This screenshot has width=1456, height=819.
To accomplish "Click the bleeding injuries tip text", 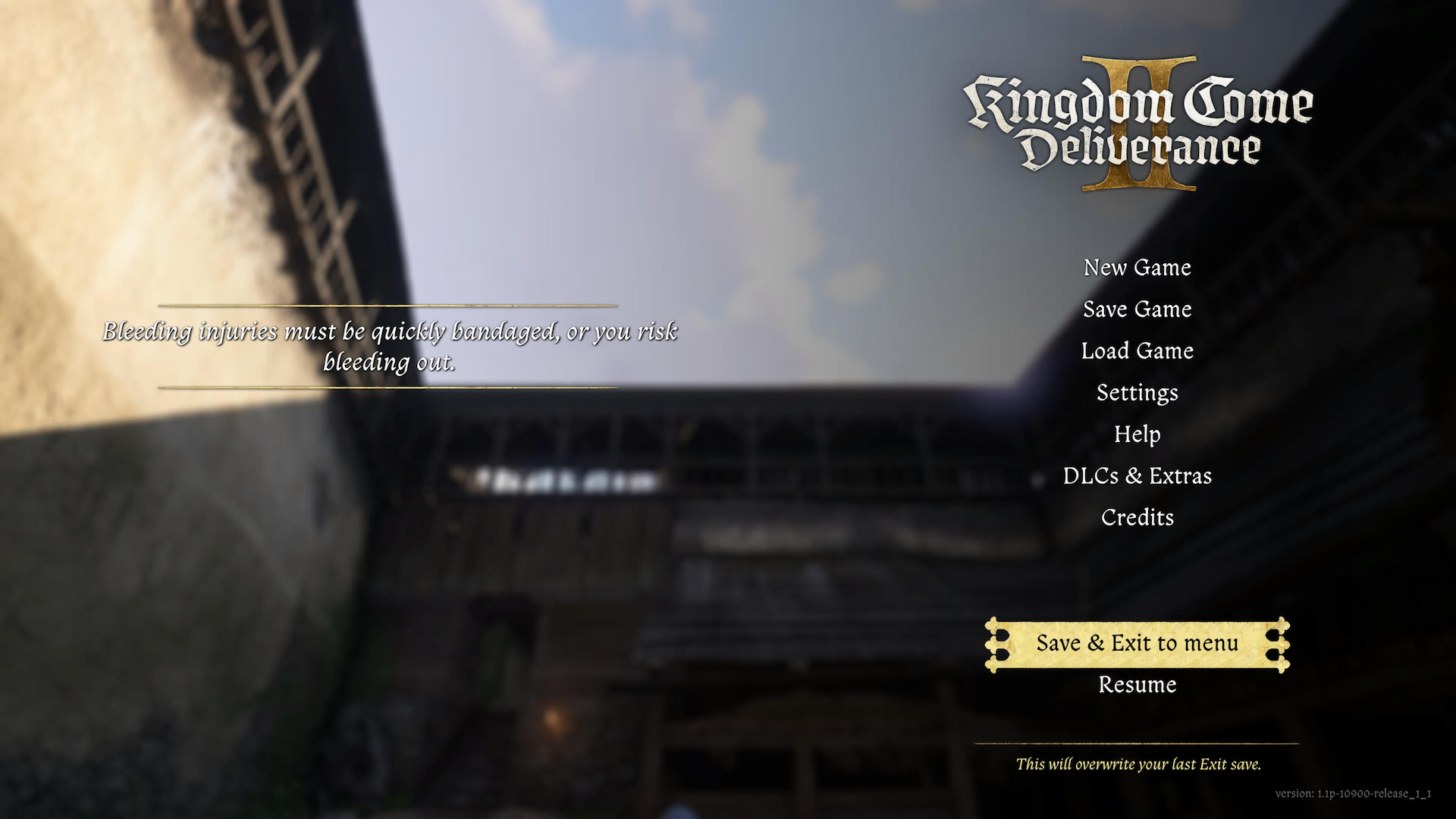I will 391,347.
